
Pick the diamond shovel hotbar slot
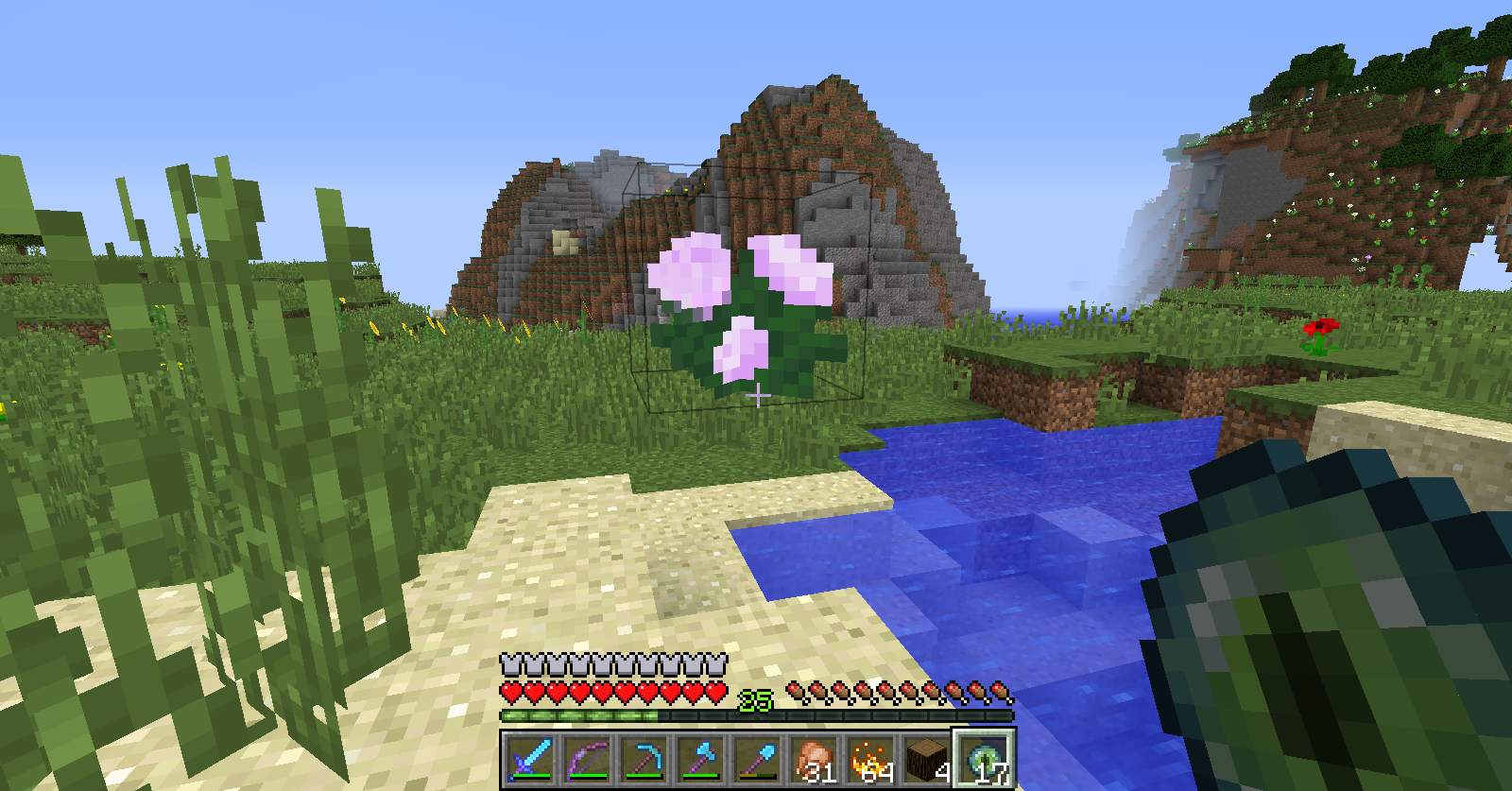[757, 759]
